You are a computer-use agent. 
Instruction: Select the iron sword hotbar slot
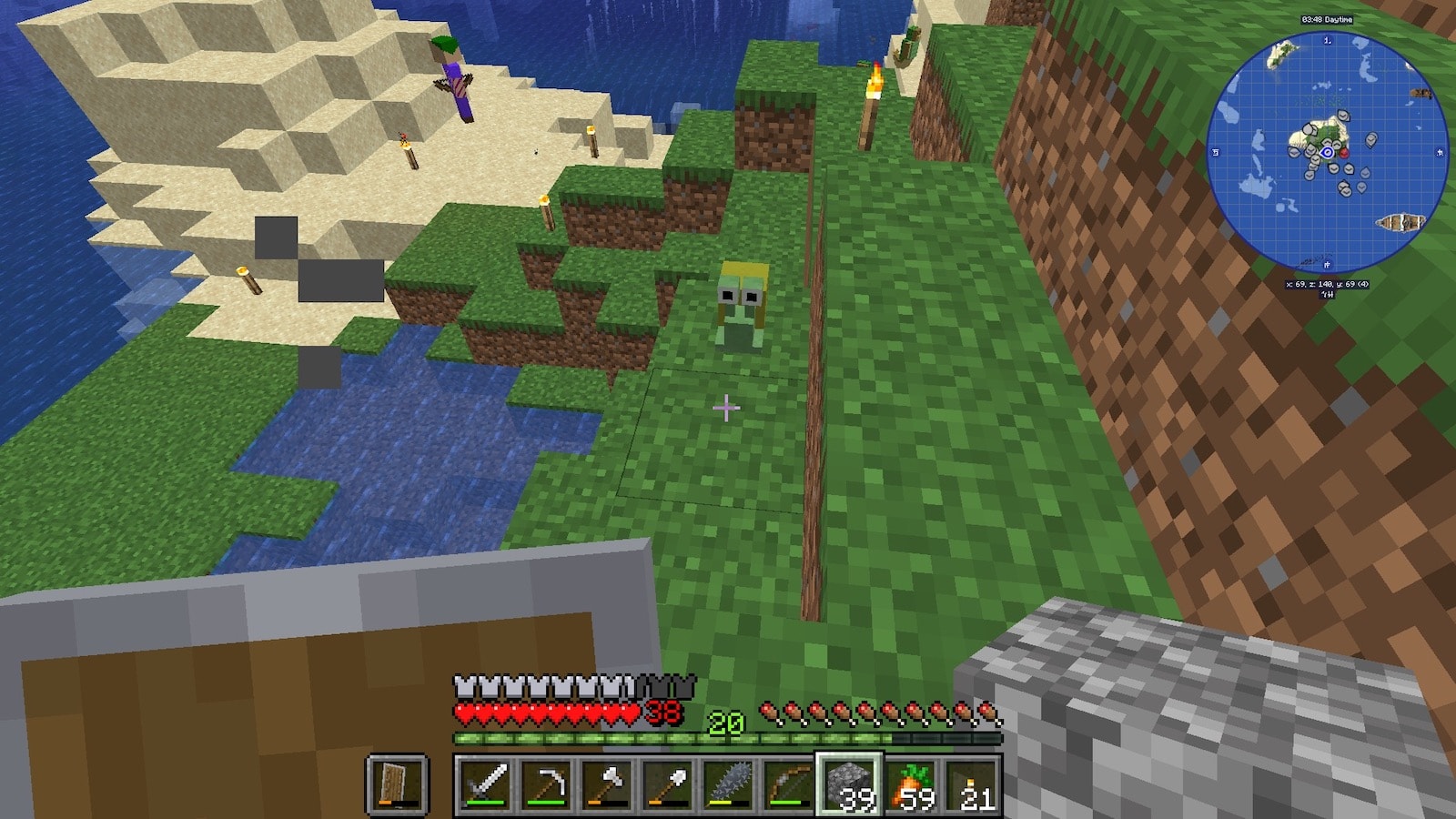485,784
